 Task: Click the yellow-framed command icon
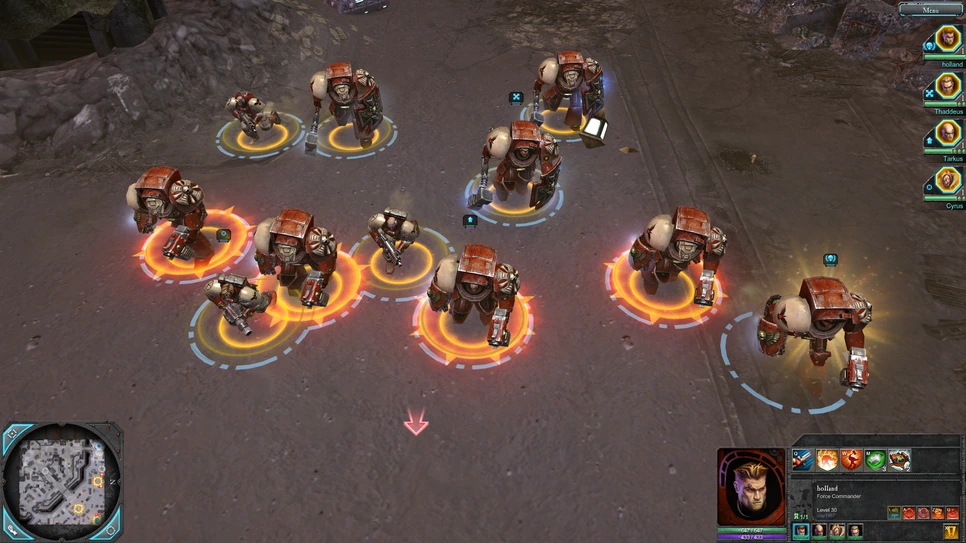point(893,513)
